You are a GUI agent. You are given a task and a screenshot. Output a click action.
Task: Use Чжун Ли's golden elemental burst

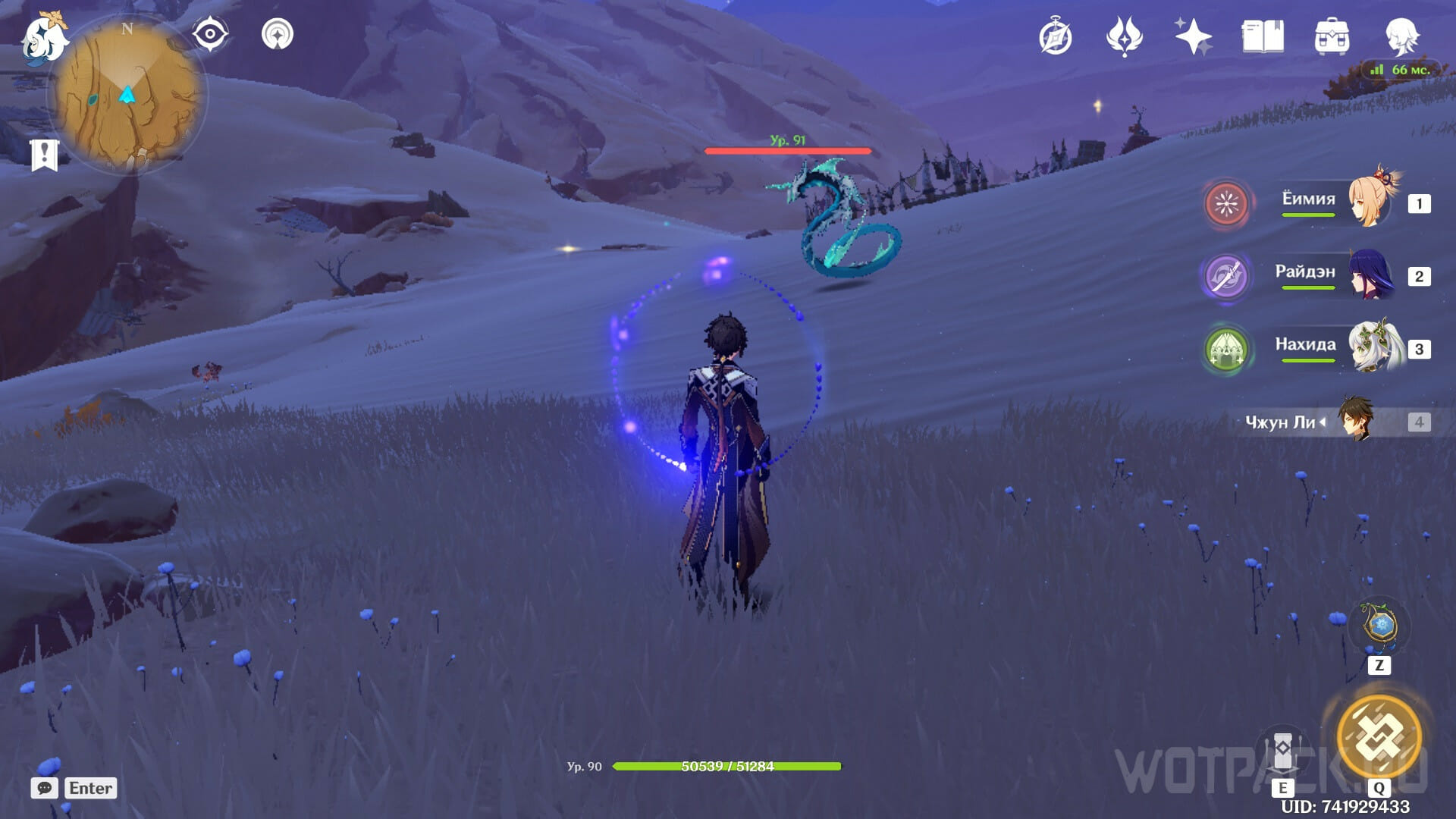click(x=1379, y=736)
